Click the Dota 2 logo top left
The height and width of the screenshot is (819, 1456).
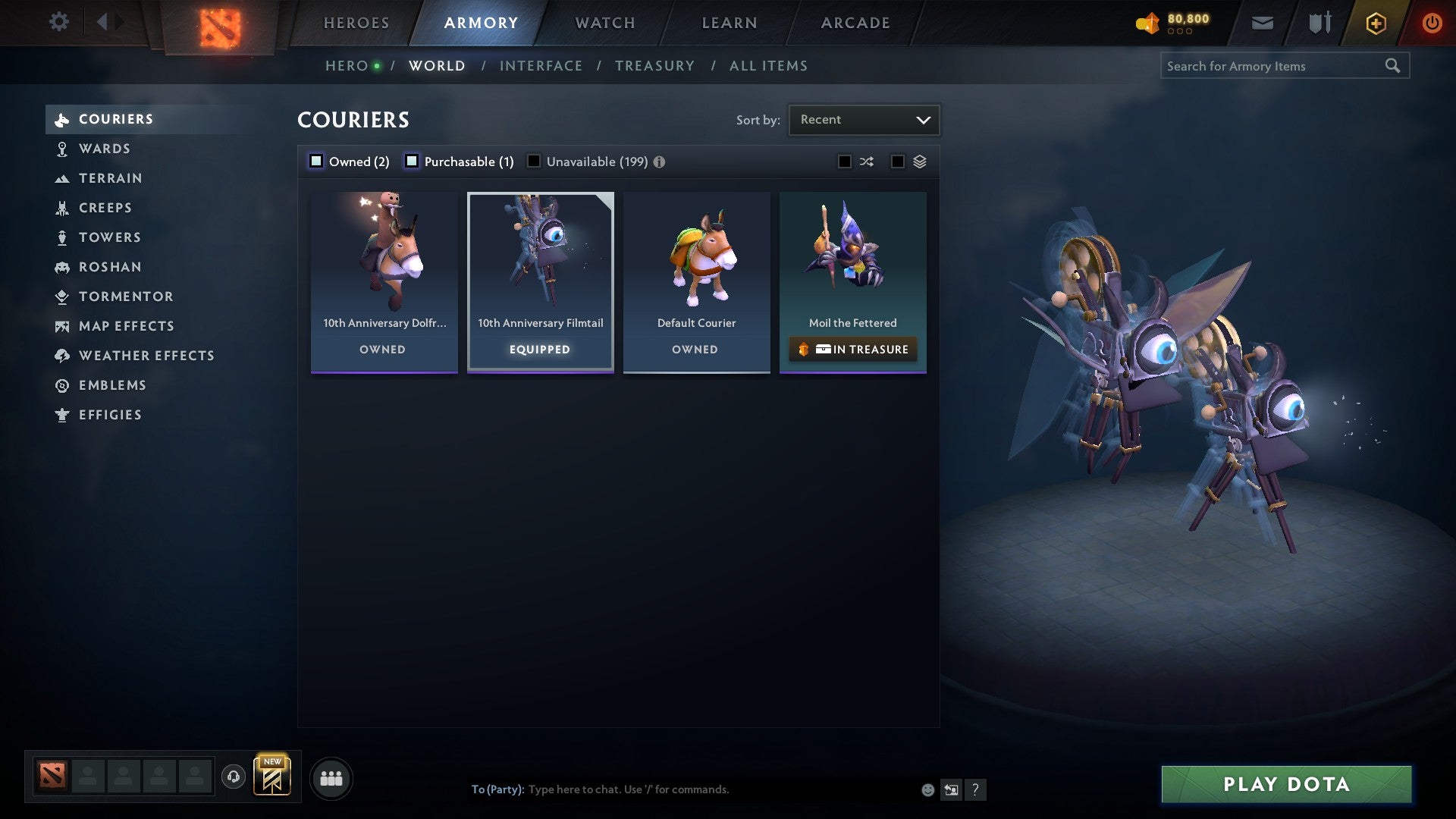click(x=220, y=23)
